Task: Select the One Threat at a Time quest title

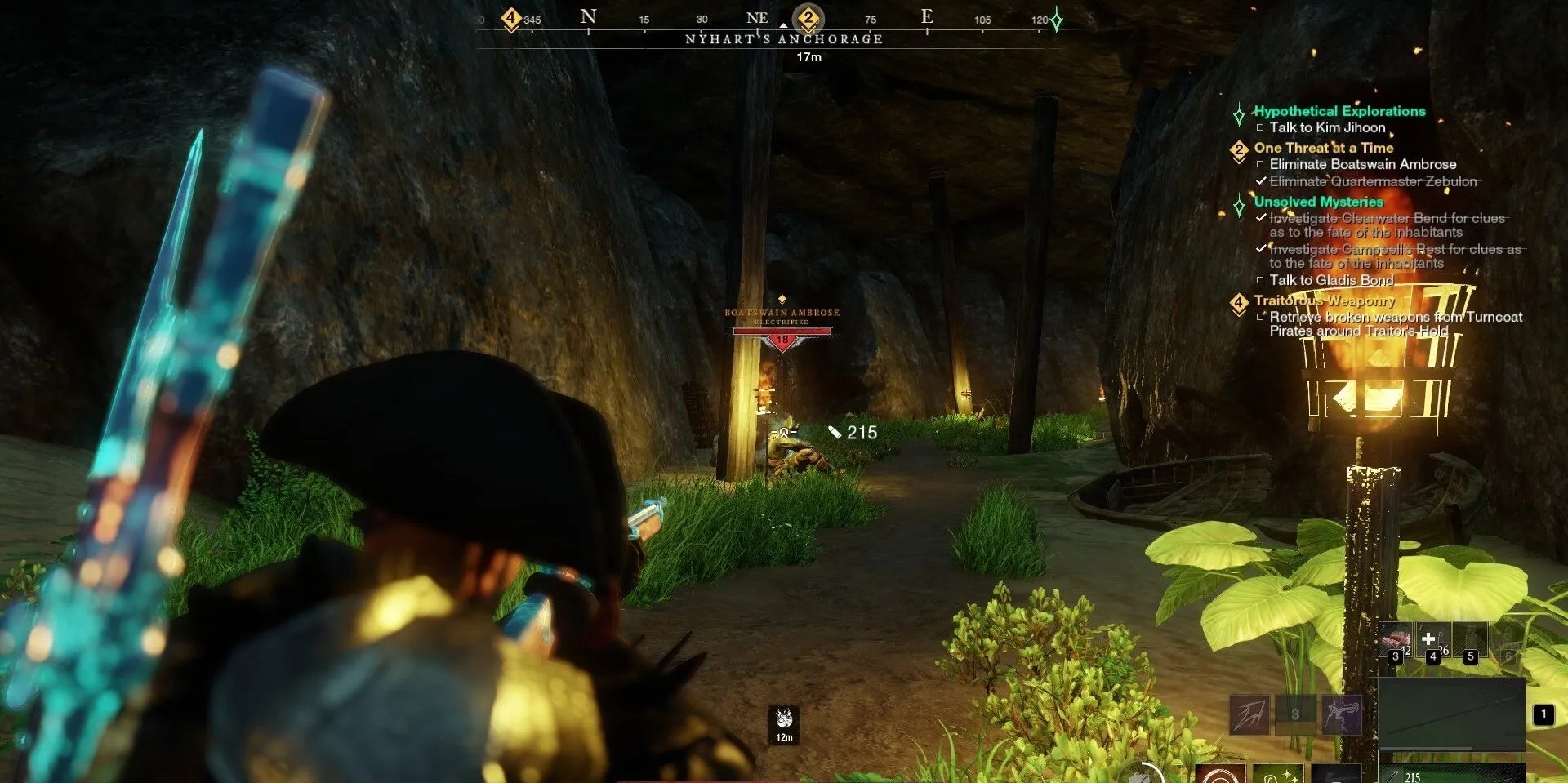Action: (1323, 148)
